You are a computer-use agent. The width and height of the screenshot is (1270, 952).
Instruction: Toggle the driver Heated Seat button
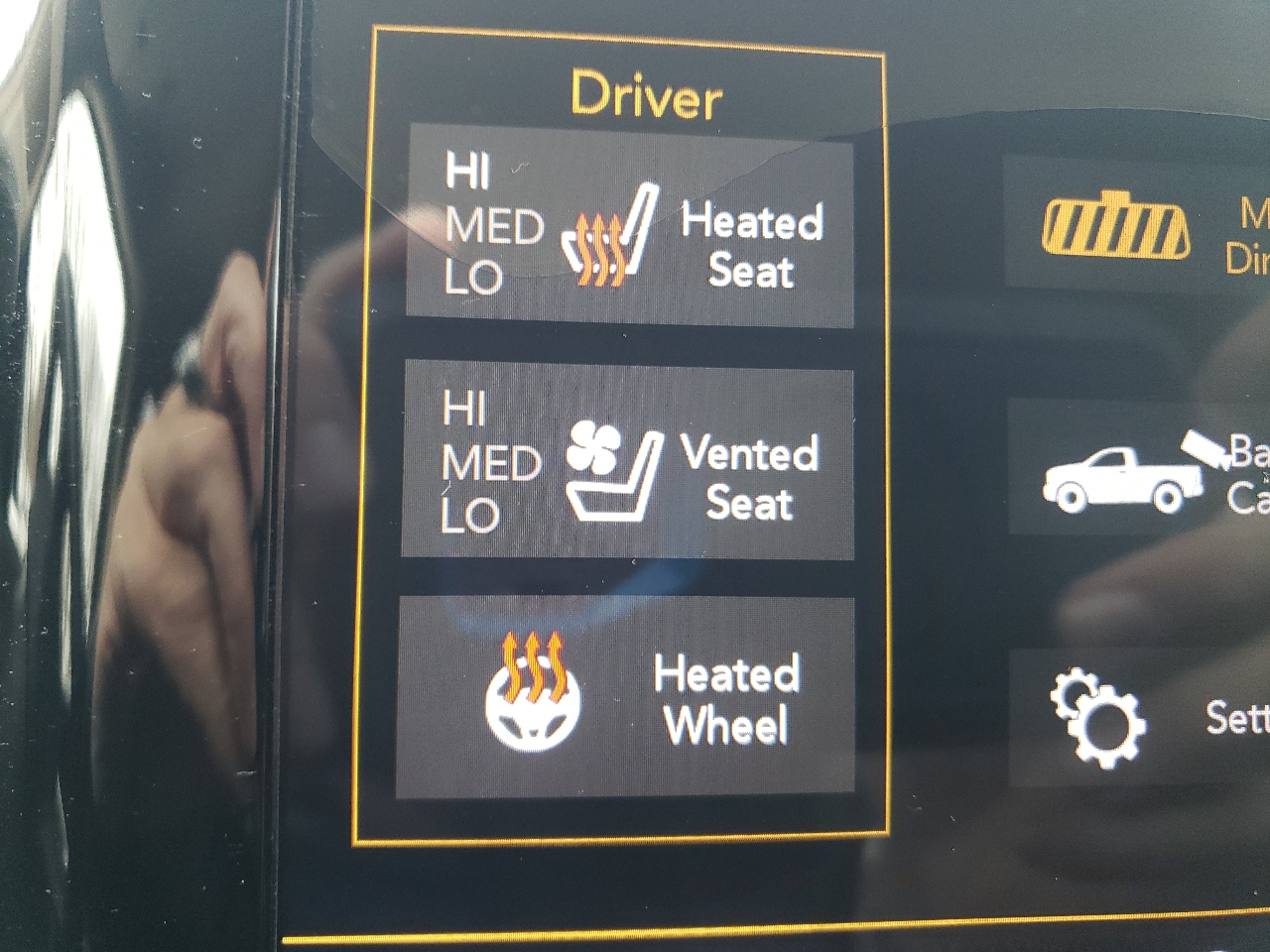click(630, 226)
